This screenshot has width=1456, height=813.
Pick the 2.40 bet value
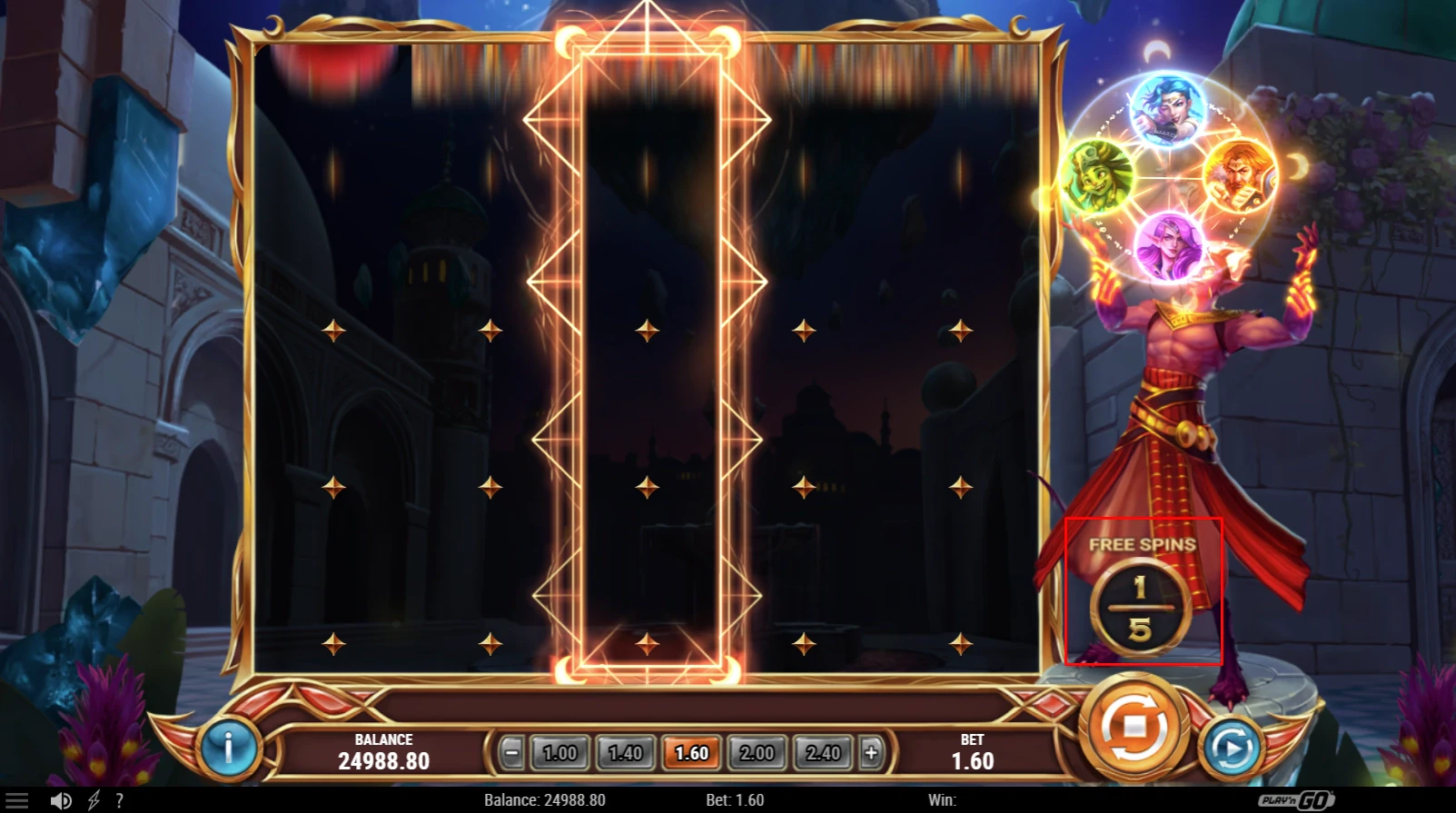click(x=823, y=752)
